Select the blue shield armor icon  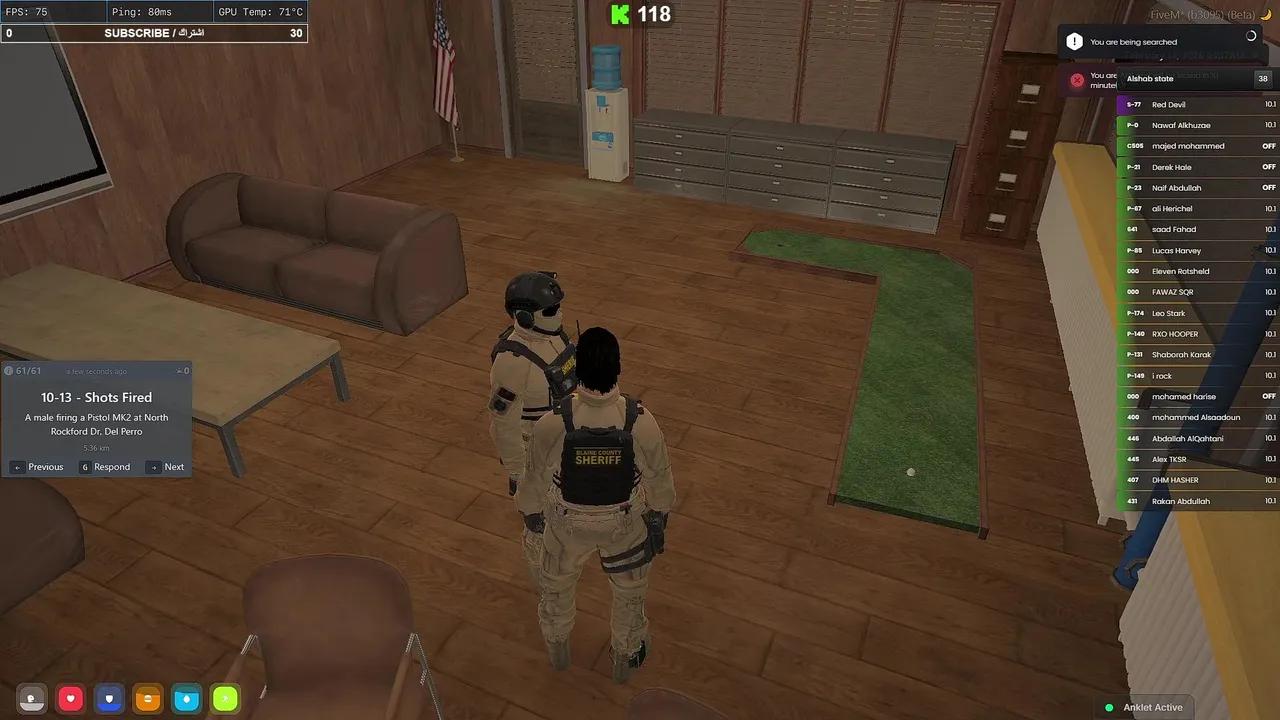pyautogui.click(x=108, y=699)
